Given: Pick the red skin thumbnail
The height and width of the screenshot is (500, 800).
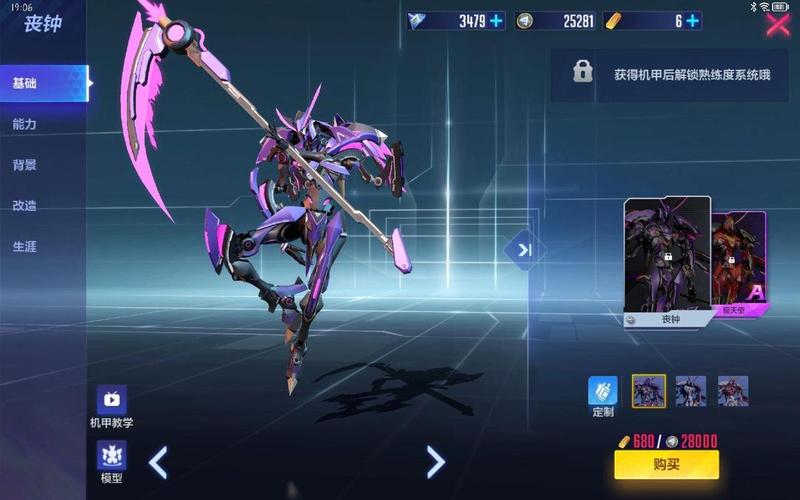Looking at the screenshot, I should coord(733,391).
